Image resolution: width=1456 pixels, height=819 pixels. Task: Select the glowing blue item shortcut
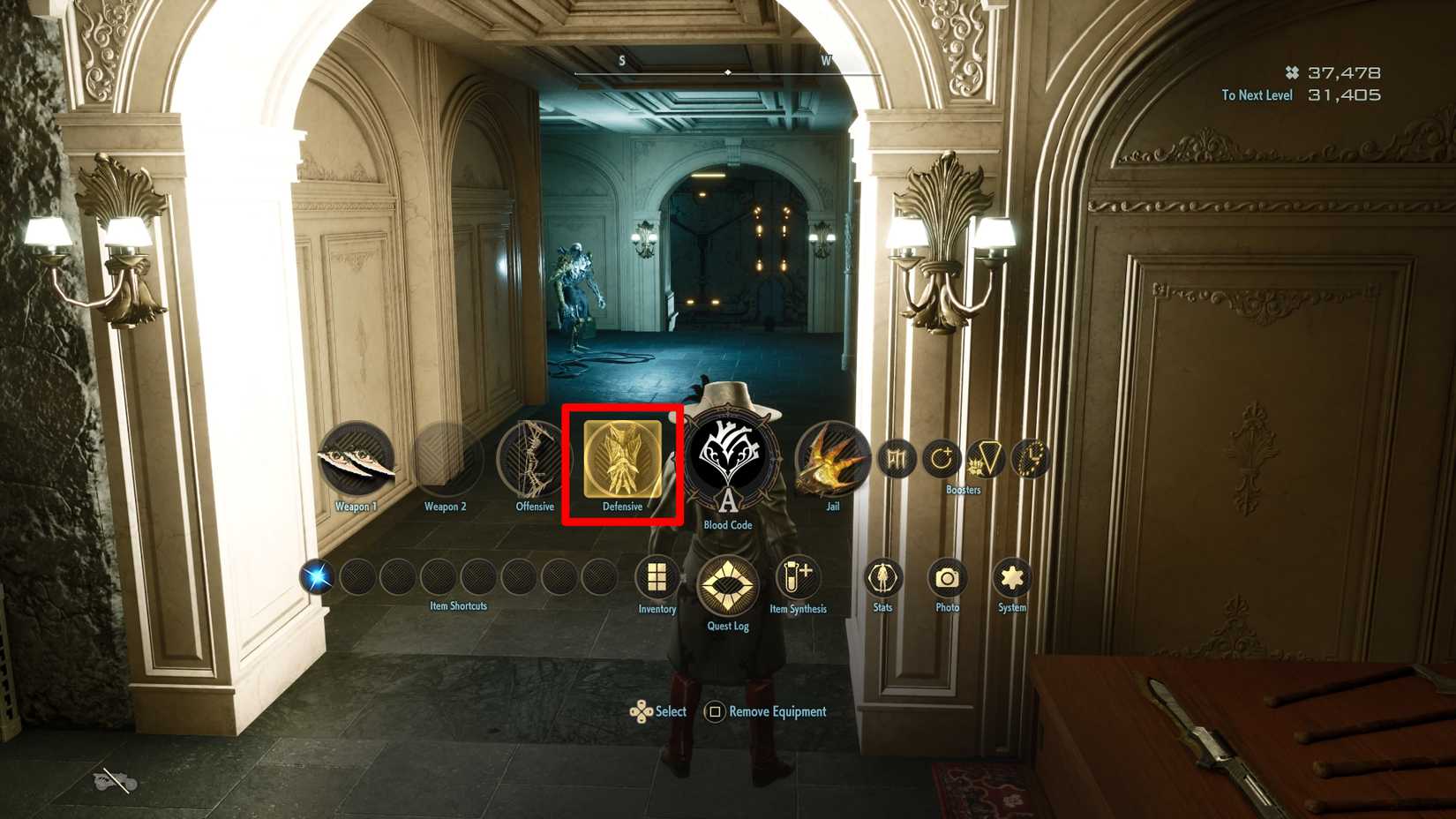tap(316, 577)
